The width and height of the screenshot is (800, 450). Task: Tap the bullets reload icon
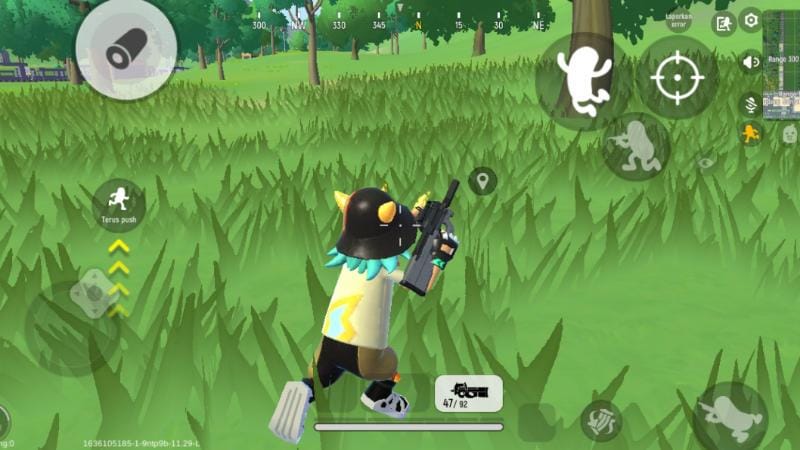(x=601, y=420)
